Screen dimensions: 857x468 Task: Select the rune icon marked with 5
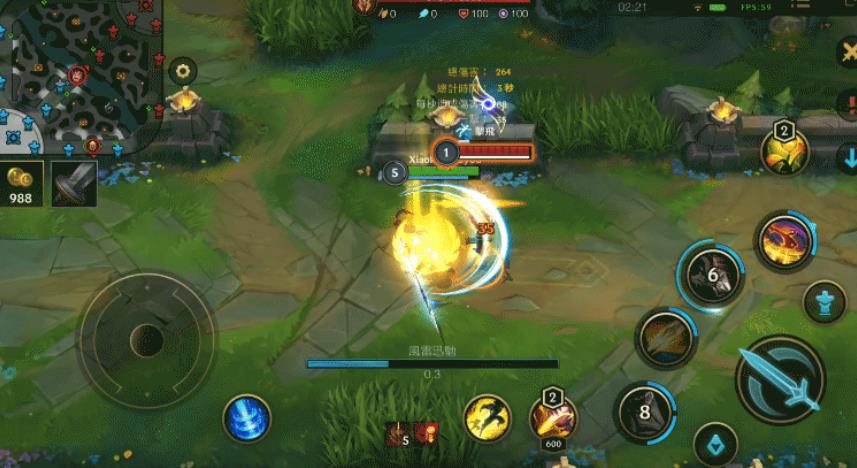(x=399, y=434)
